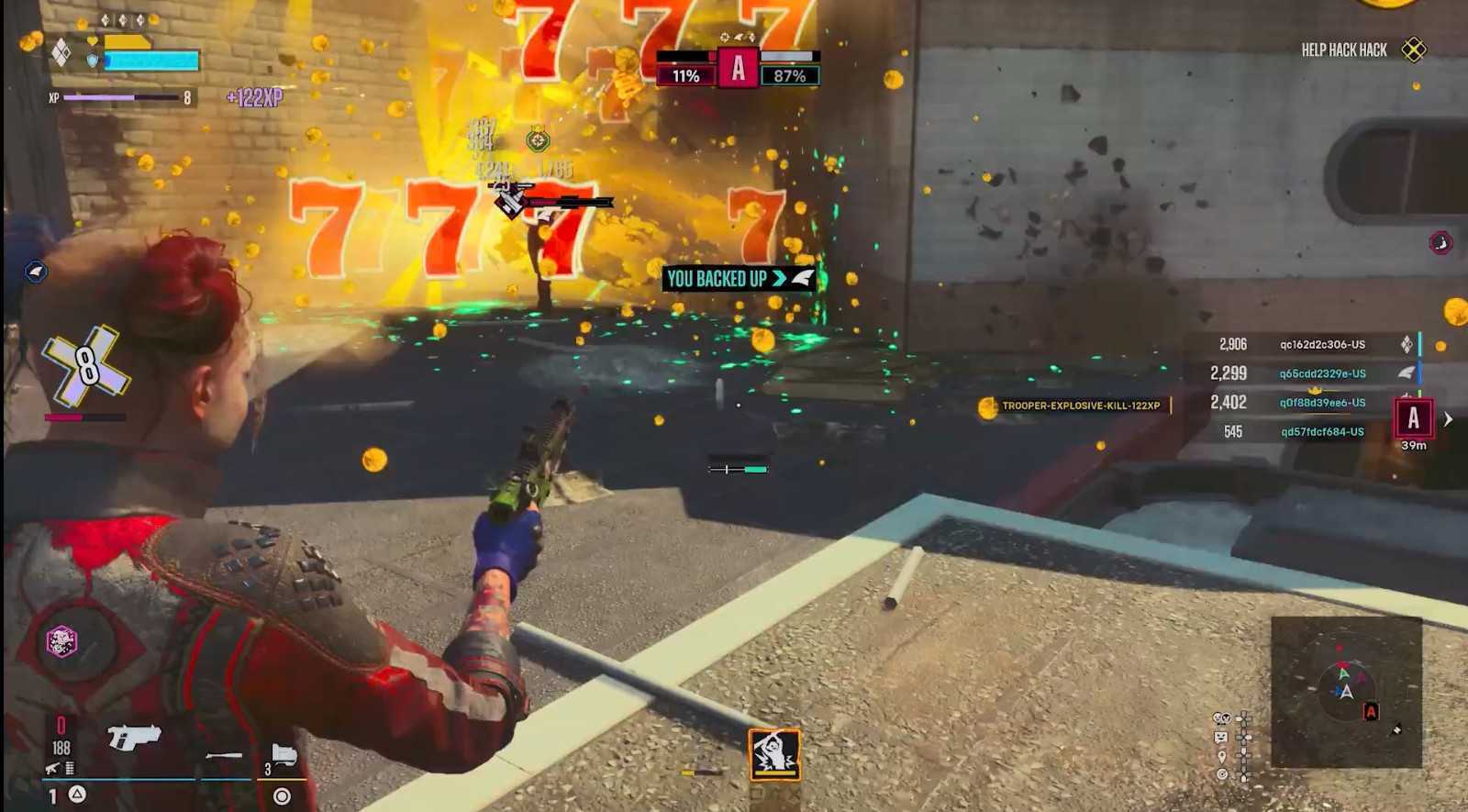Click the map pin quick-menu icon
1468x812 pixels.
click(1221, 756)
